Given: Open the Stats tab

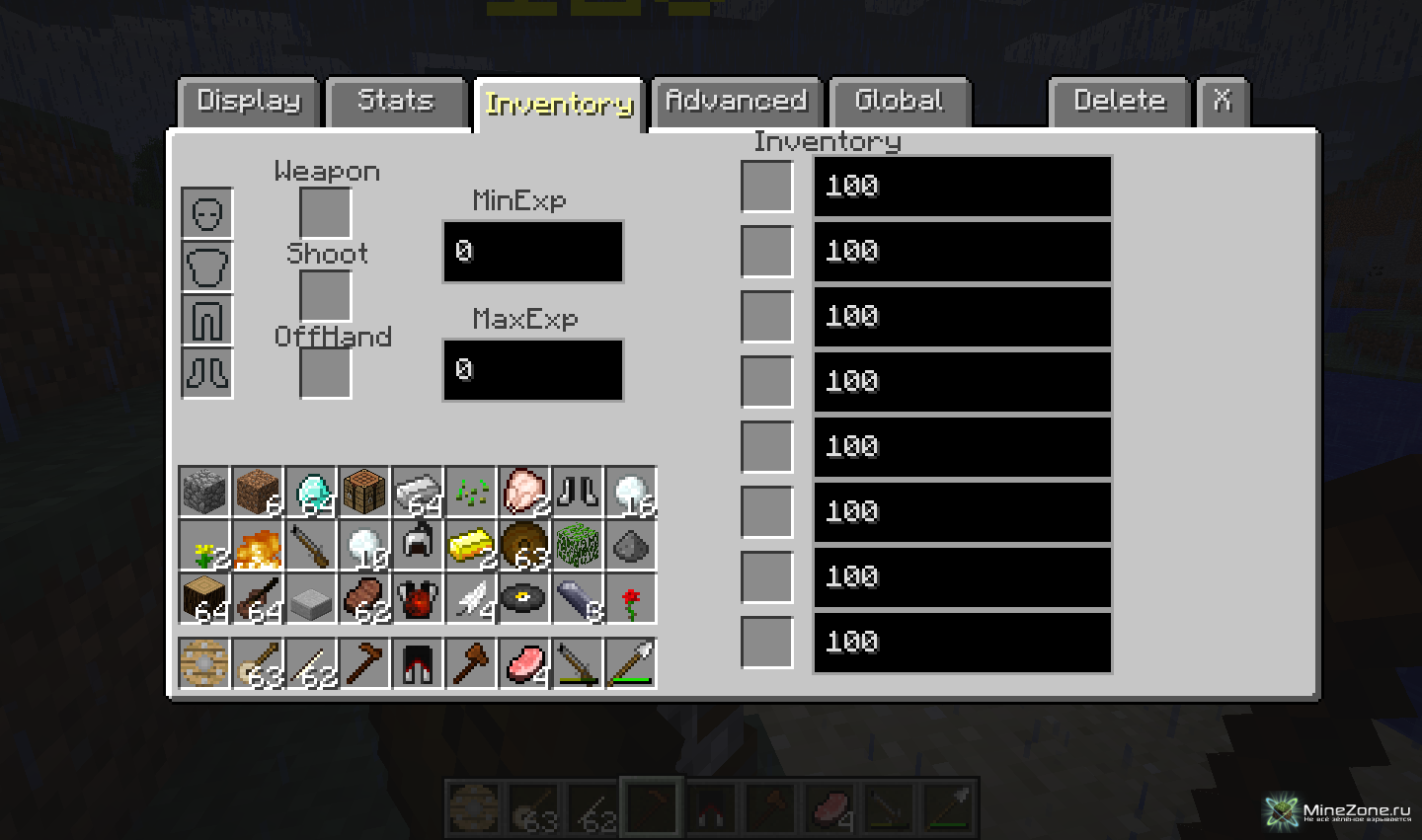Looking at the screenshot, I should point(396,102).
